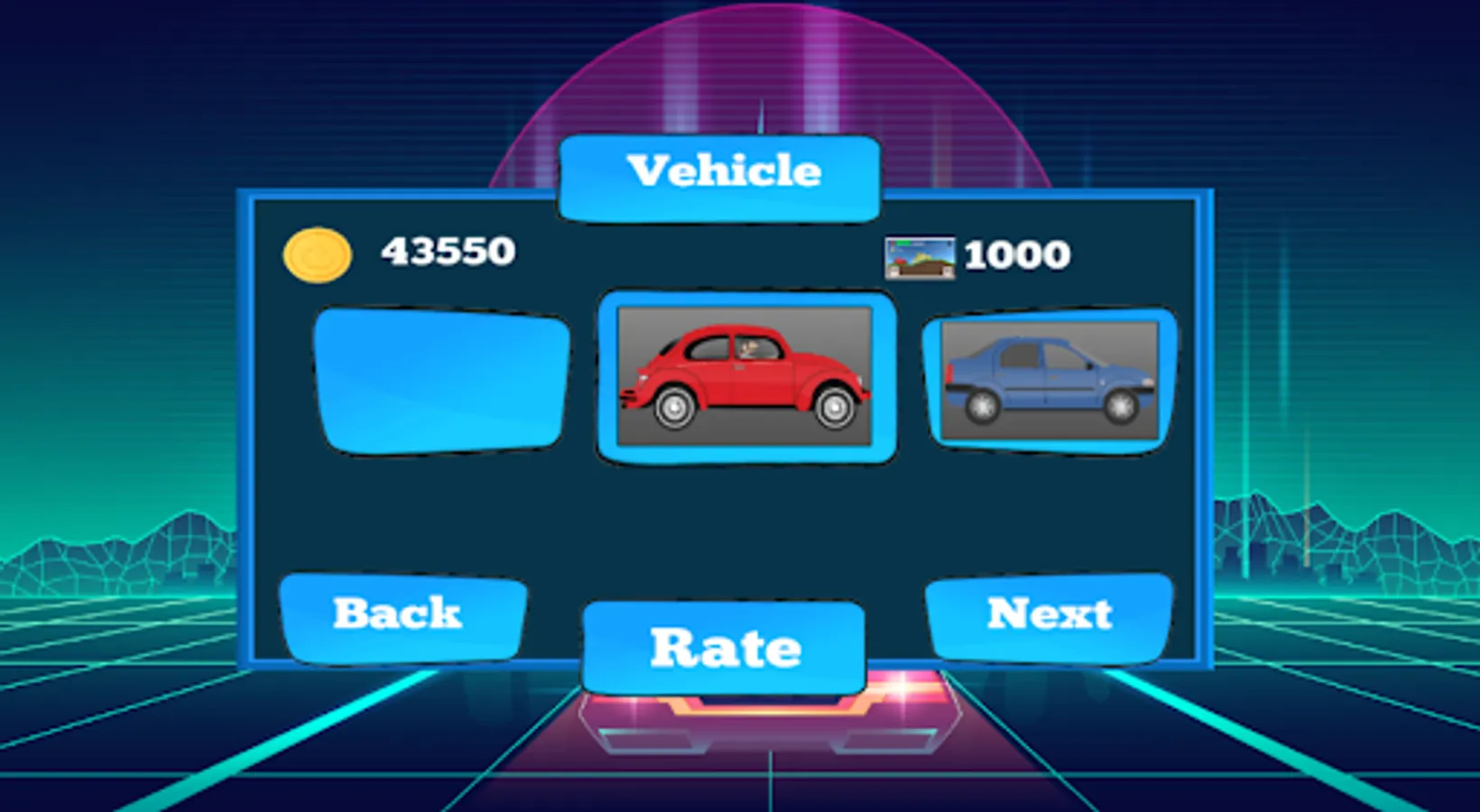Click the coin icon to view balance
1480x812 pixels.
click(x=318, y=254)
